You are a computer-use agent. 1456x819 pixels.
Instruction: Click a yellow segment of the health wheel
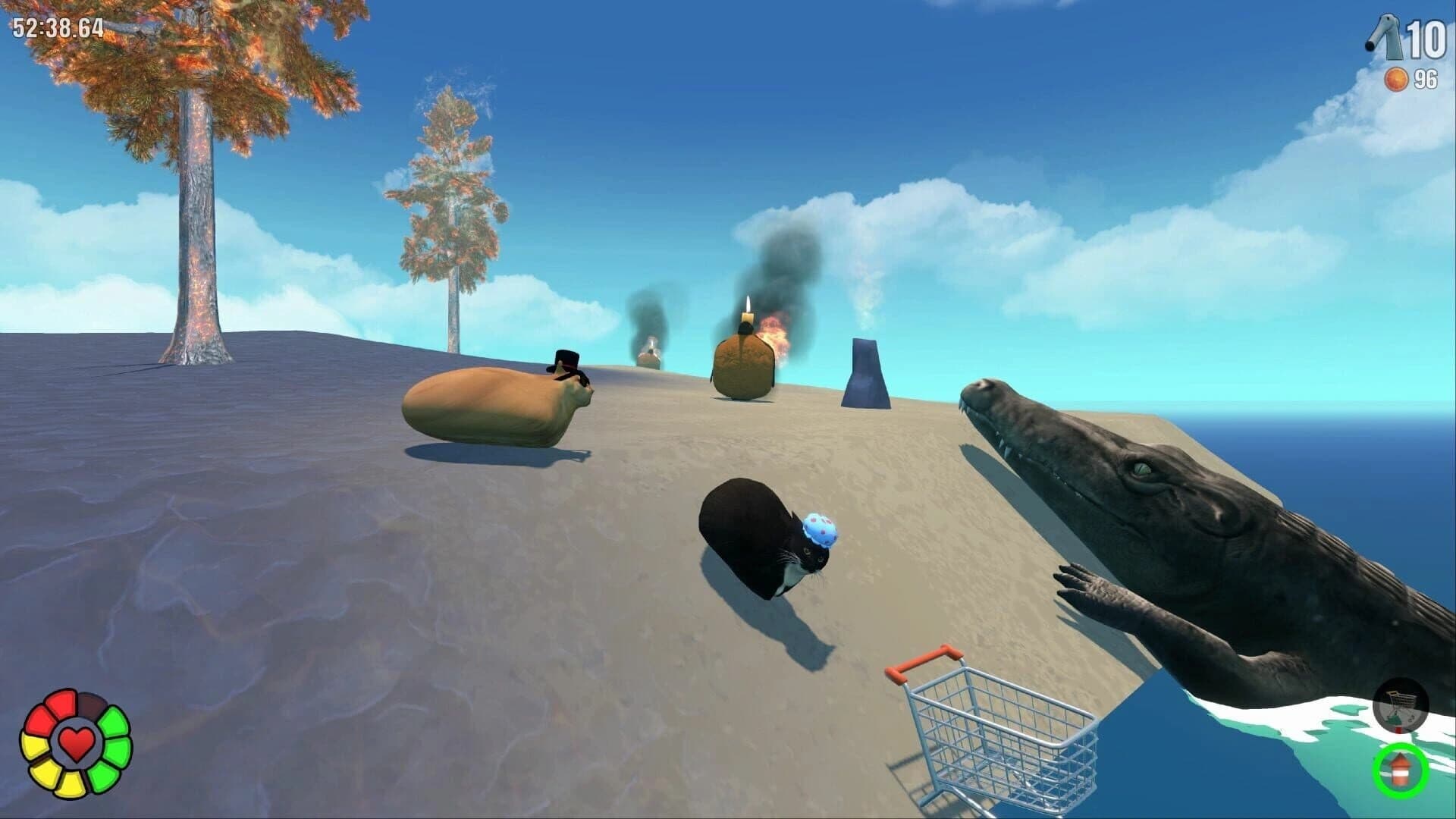(34, 747)
